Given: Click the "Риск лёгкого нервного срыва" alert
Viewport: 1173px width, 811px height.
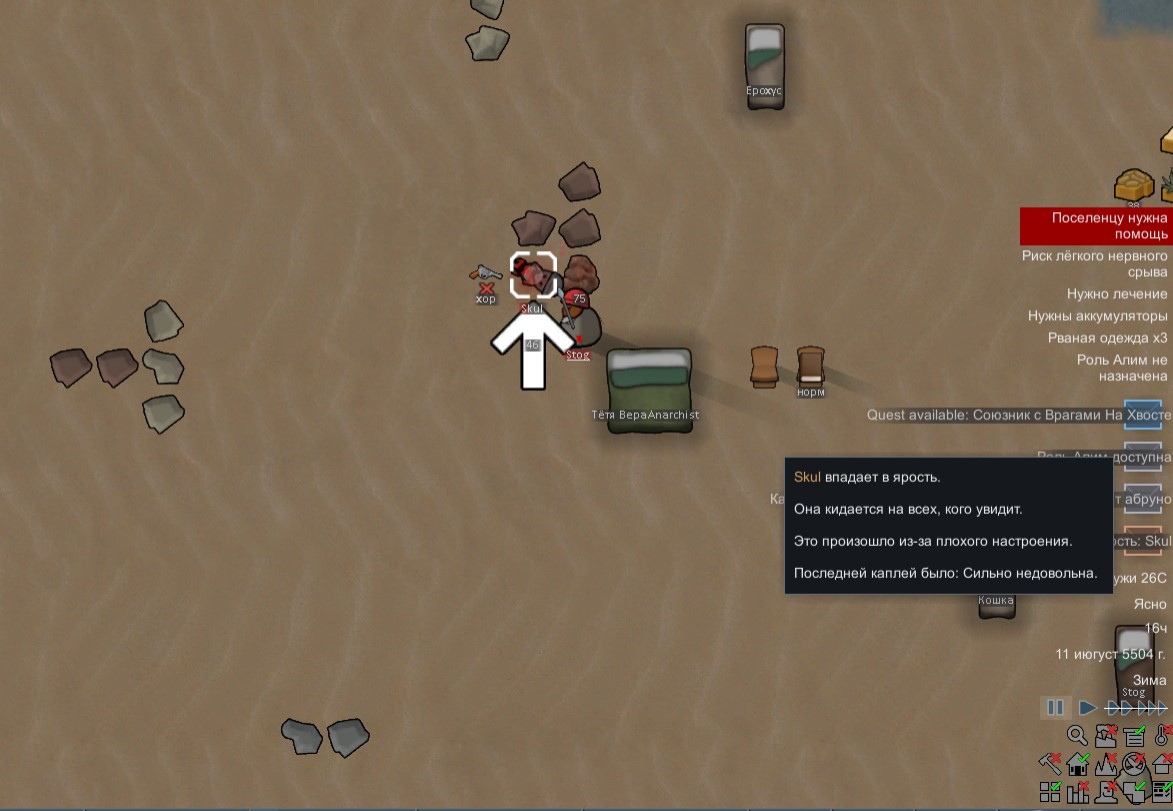Looking at the screenshot, I should tap(1094, 264).
